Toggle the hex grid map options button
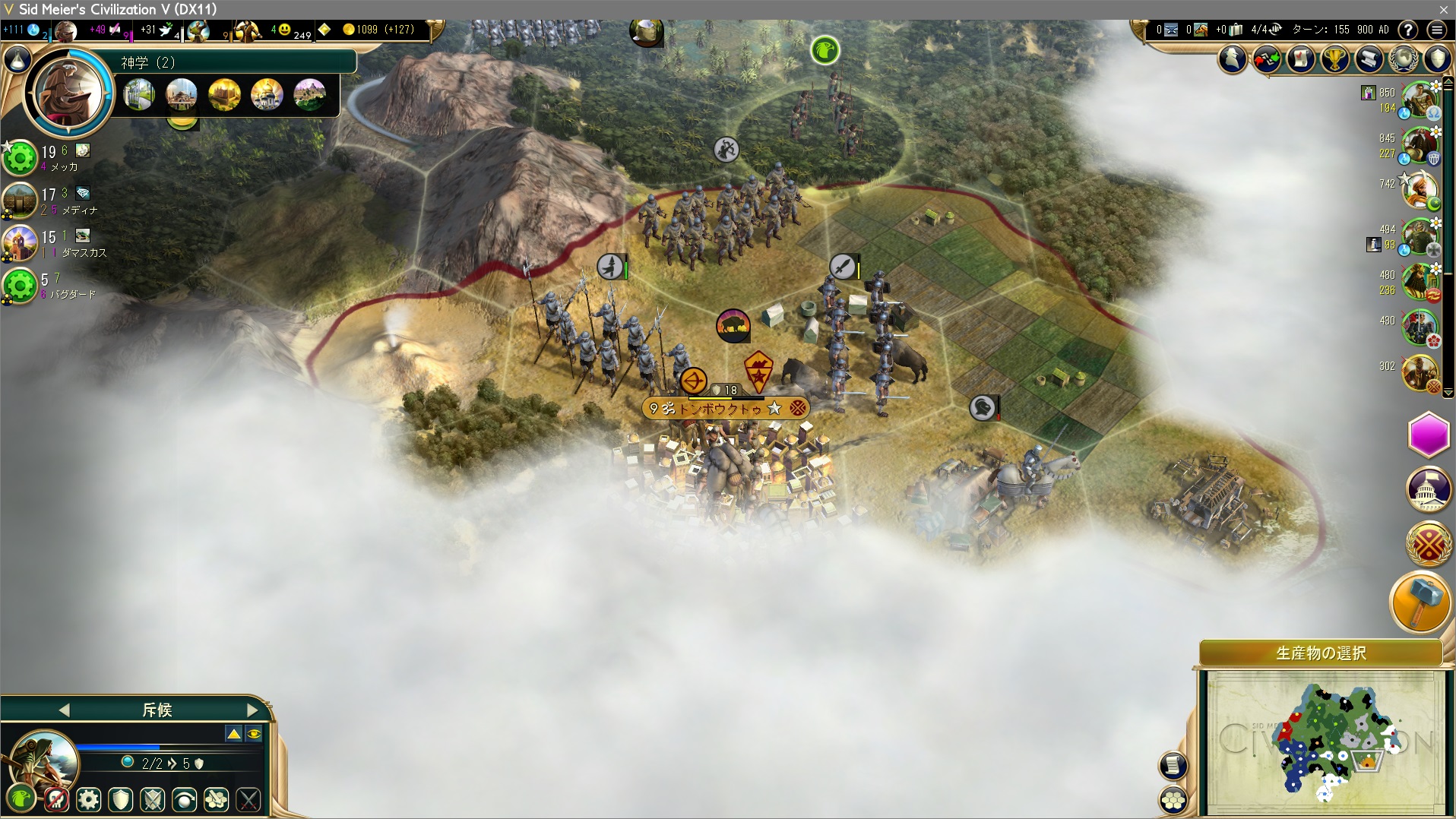Image resolution: width=1456 pixels, height=819 pixels. (1174, 799)
